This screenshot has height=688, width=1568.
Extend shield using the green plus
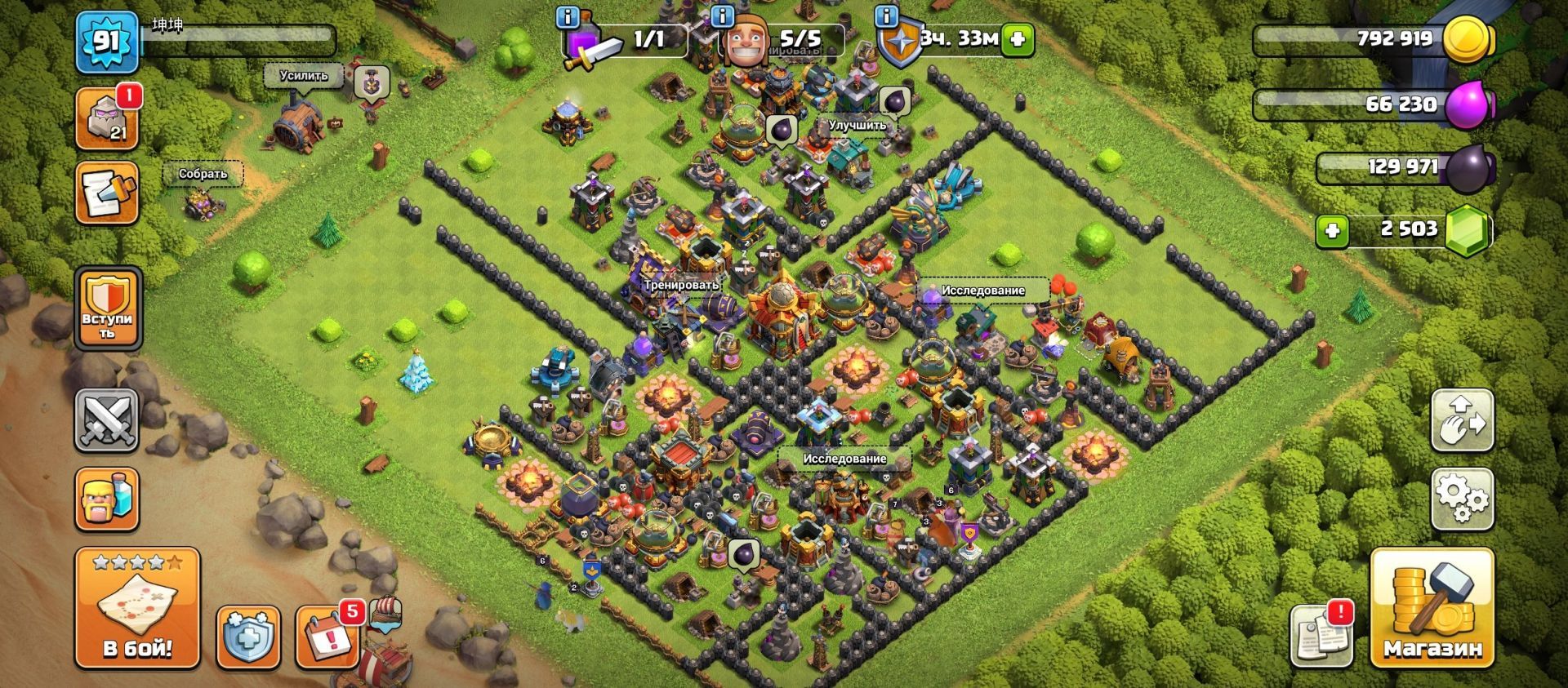[x=1018, y=38]
